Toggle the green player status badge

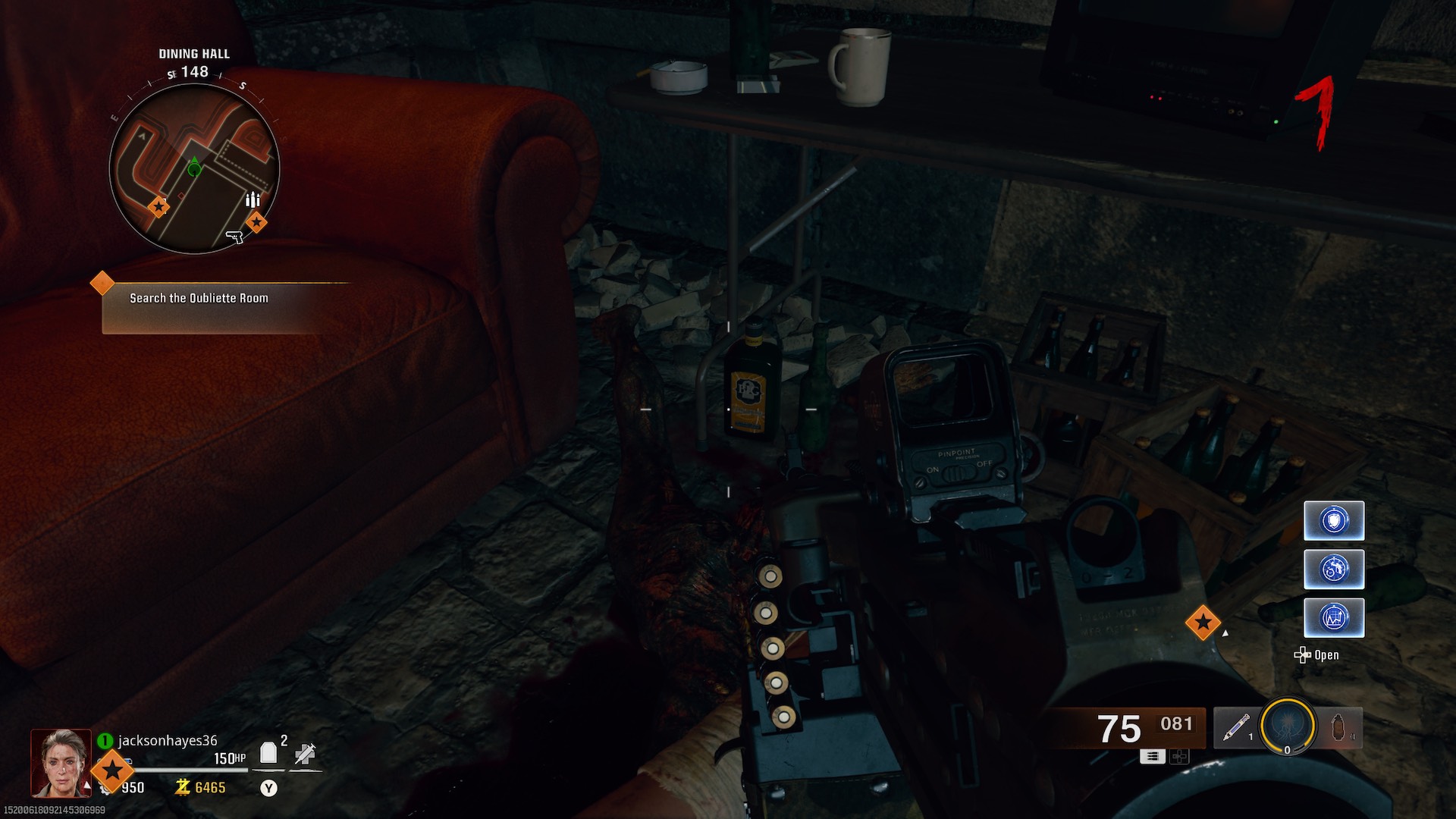coord(104,739)
